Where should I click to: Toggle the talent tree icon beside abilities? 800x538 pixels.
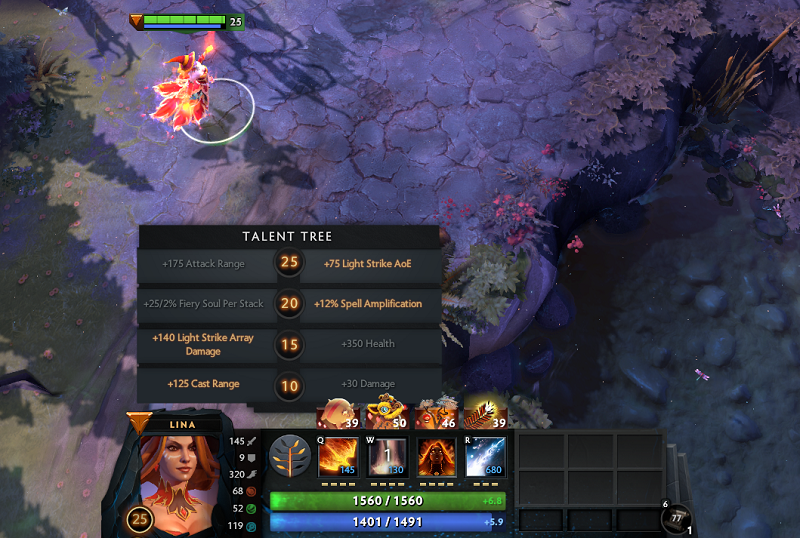click(290, 456)
